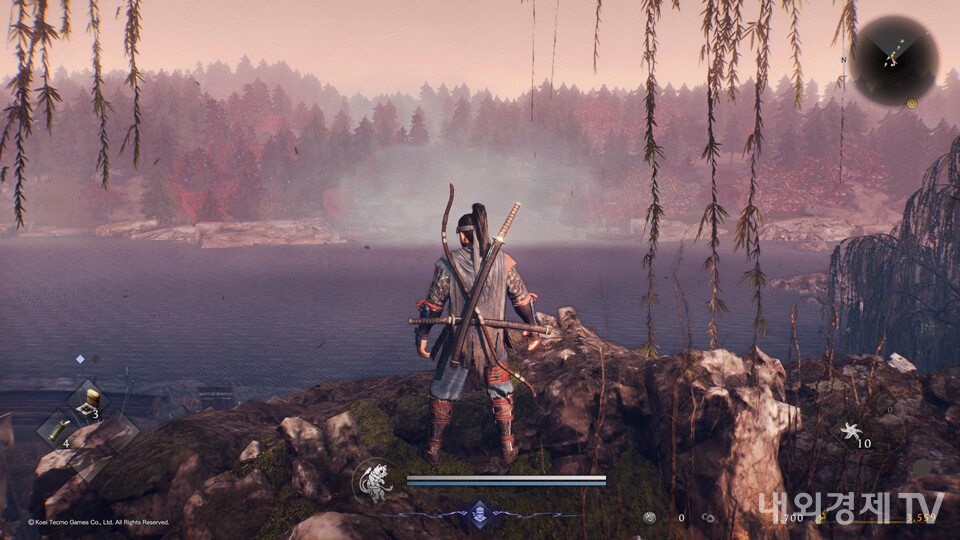Select the shuriken ranged weapon slot
This screenshot has width=960, height=540.
pyautogui.click(x=853, y=432)
